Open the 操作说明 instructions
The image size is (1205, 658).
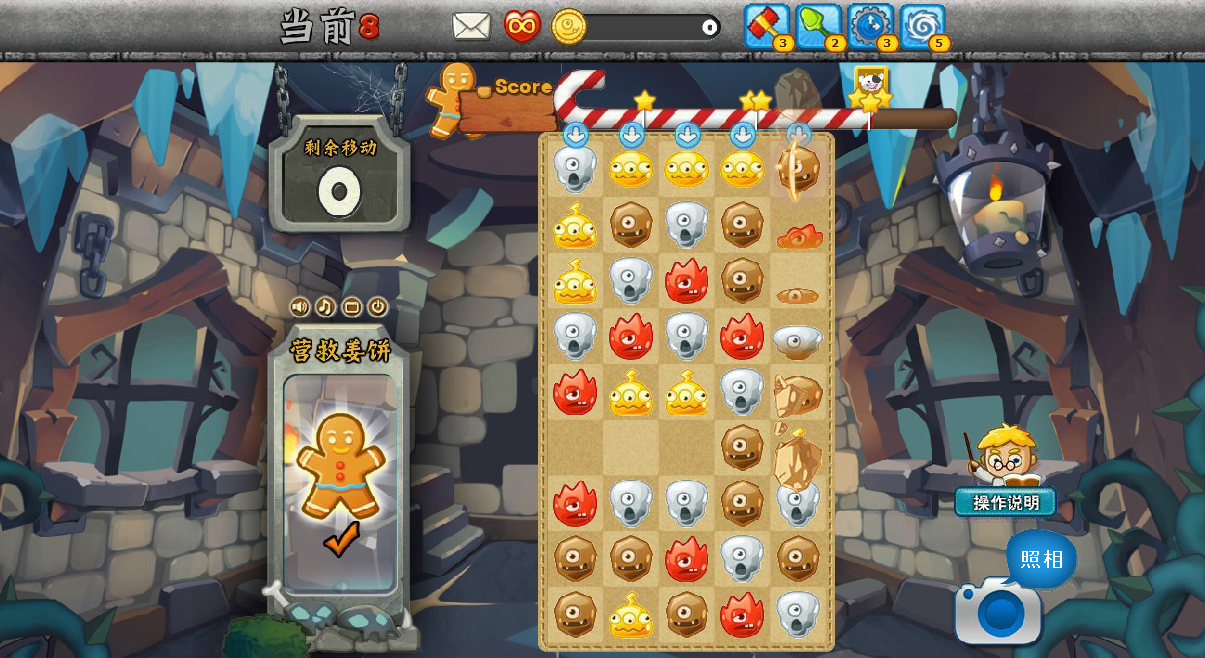click(x=1005, y=502)
